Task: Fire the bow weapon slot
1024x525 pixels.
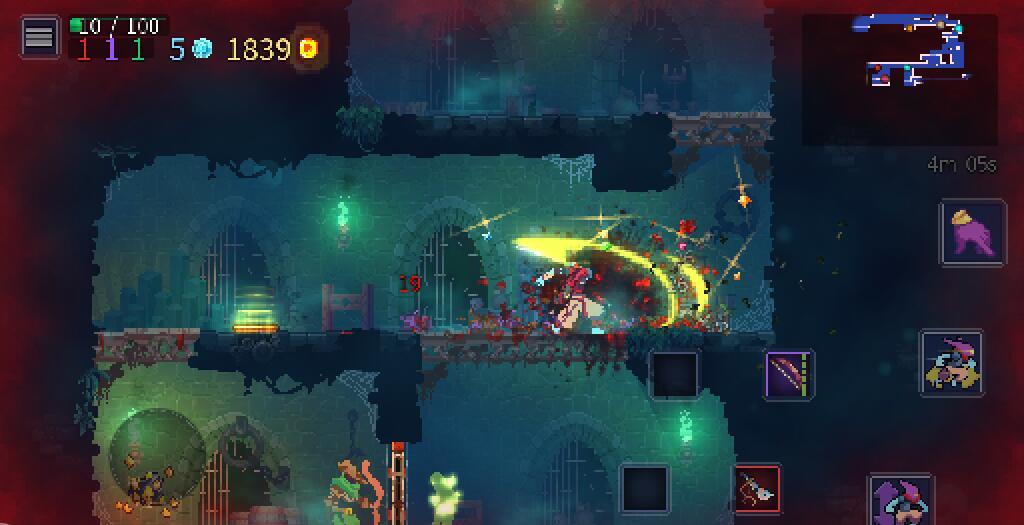Action: [789, 375]
